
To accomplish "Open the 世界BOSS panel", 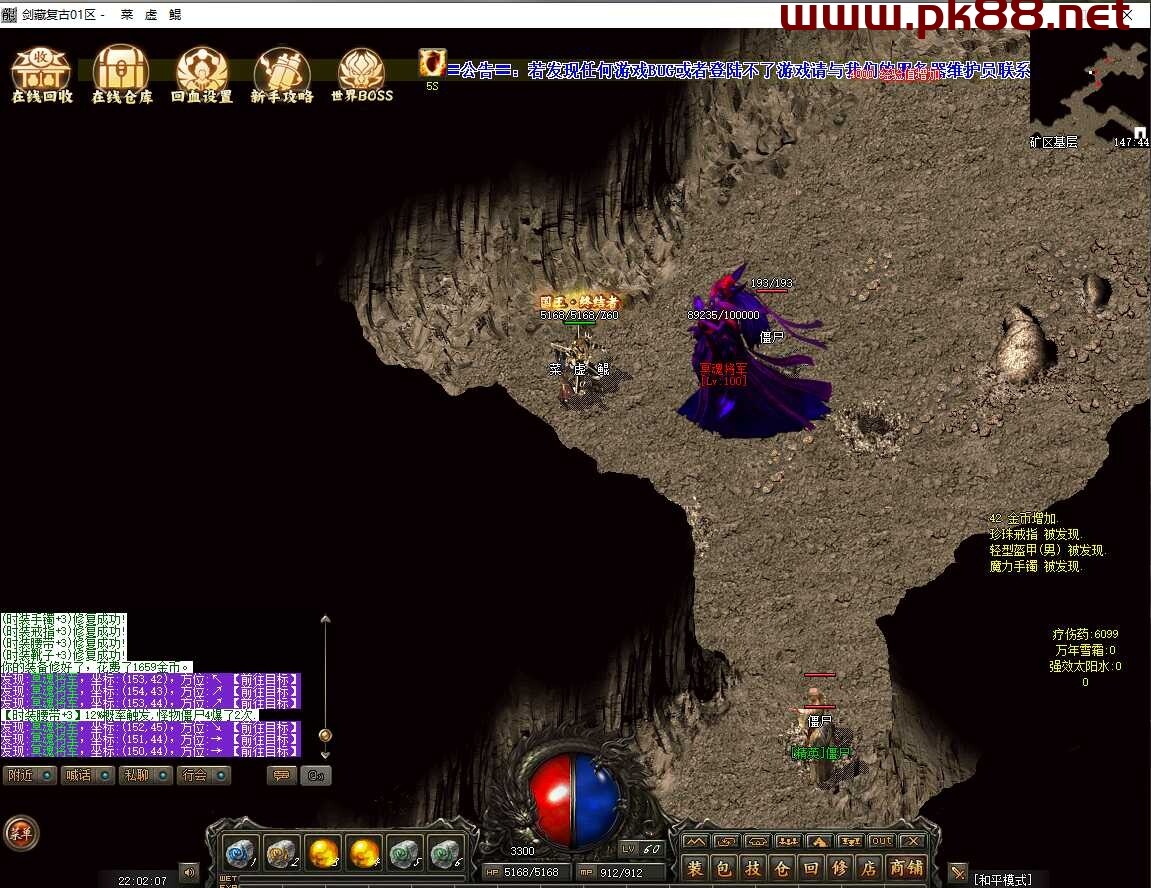I will pos(361,73).
